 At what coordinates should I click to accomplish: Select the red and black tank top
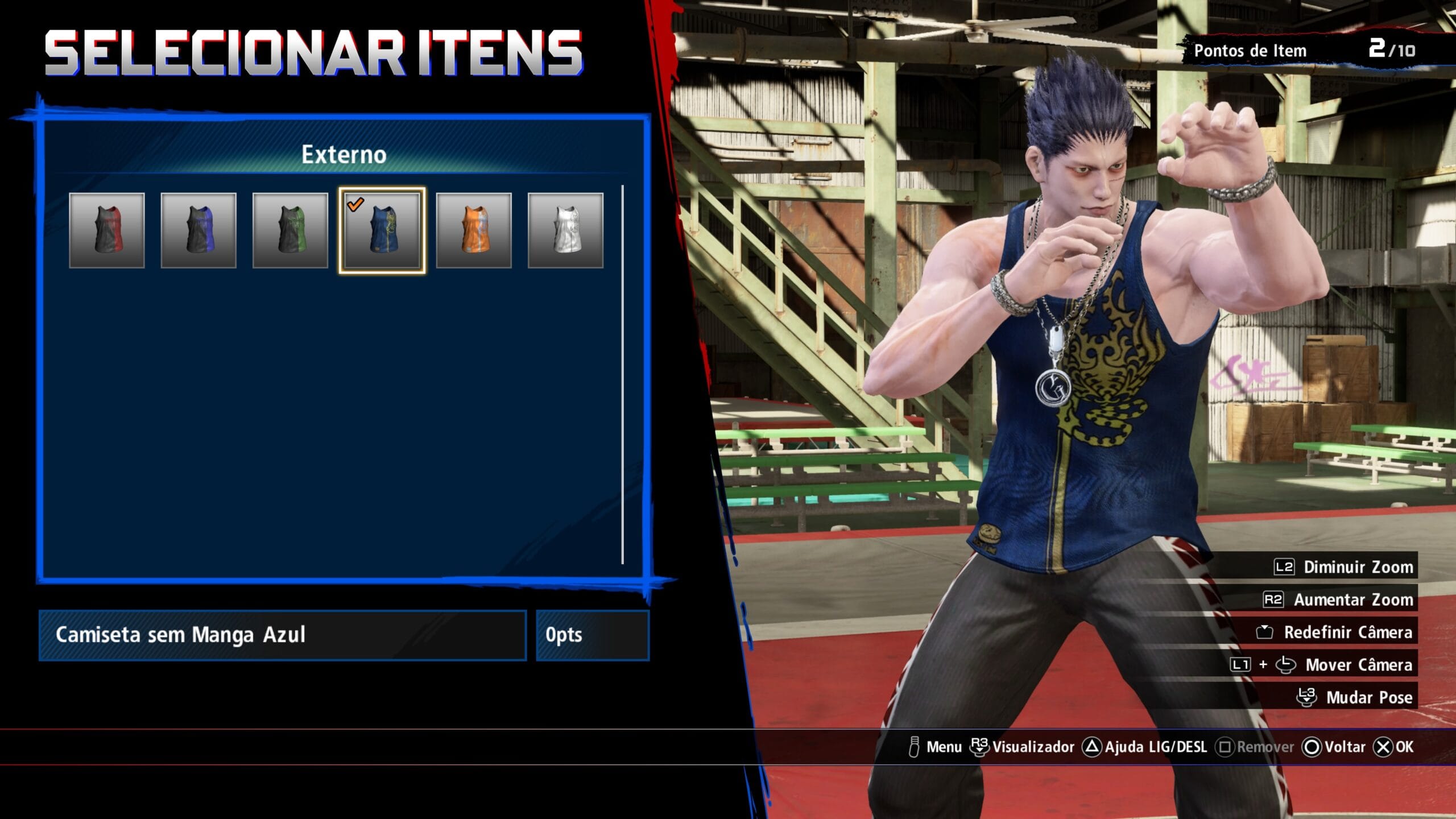coord(107,230)
